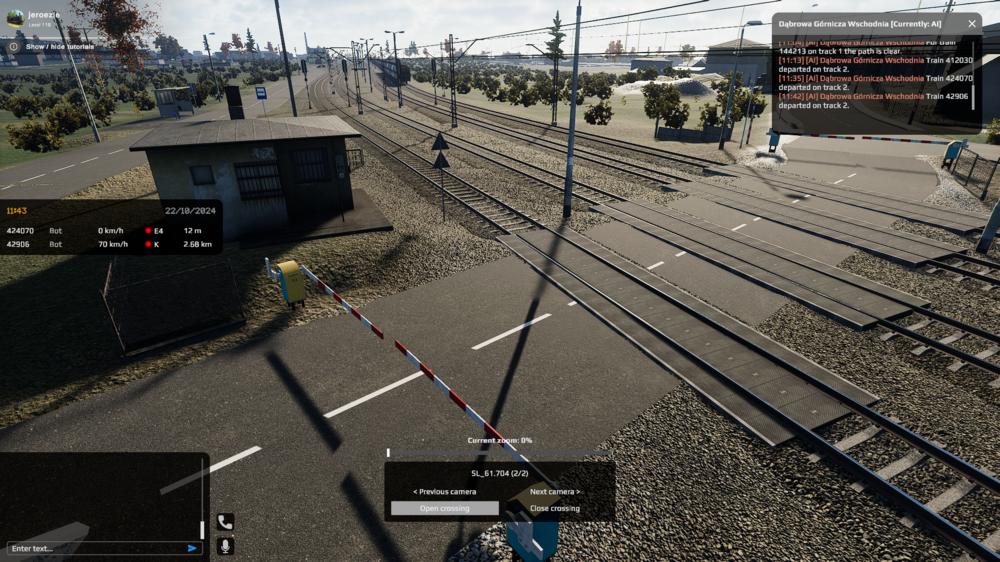Click the chat window scrollbar
This screenshot has width=1000, height=562.
coord(203,529)
